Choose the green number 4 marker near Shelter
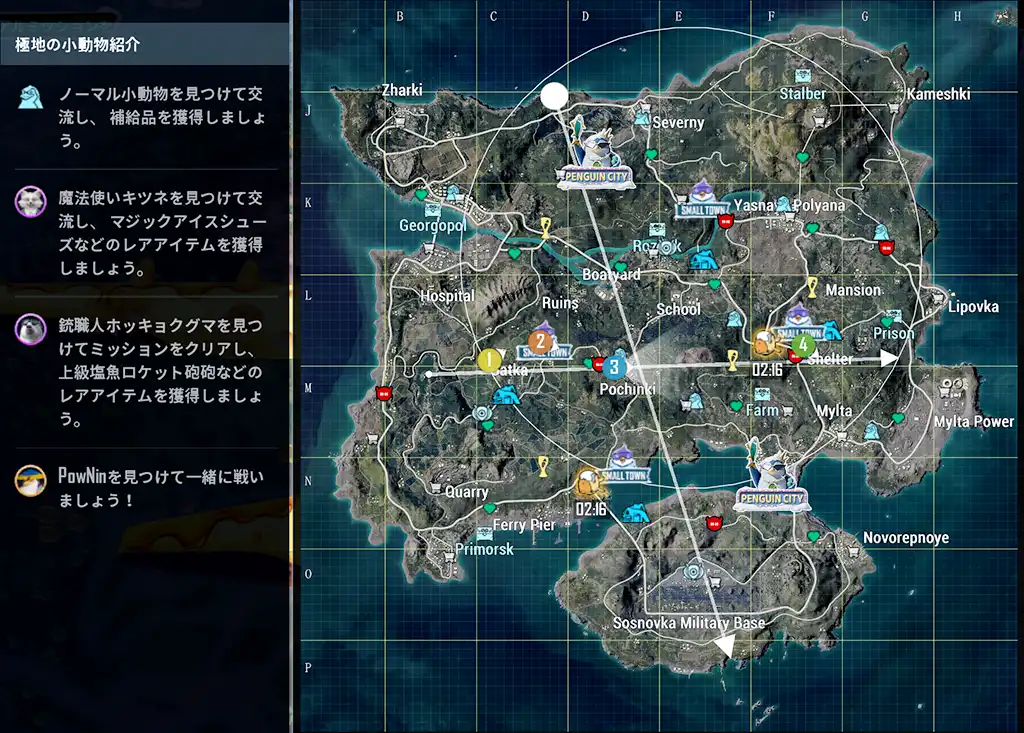The width and height of the screenshot is (1024, 733). (802, 346)
